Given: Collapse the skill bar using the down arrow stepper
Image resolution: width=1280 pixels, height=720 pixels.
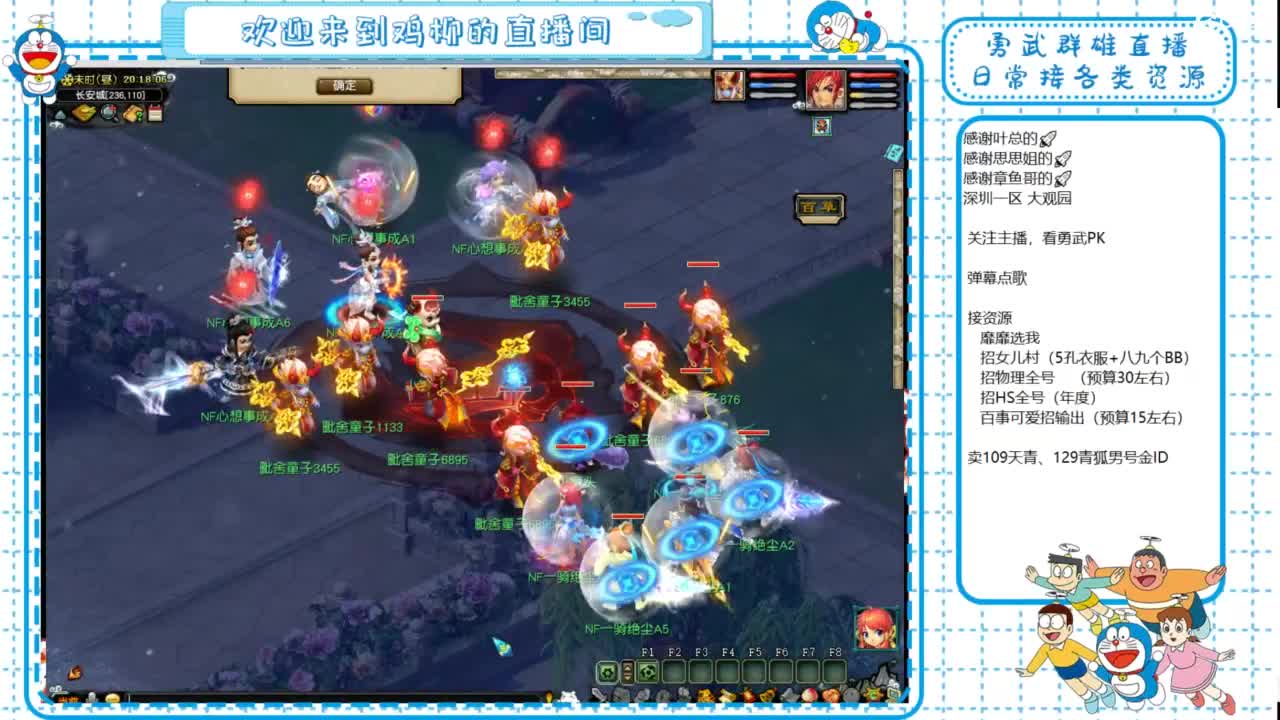Looking at the screenshot, I should (627, 678).
